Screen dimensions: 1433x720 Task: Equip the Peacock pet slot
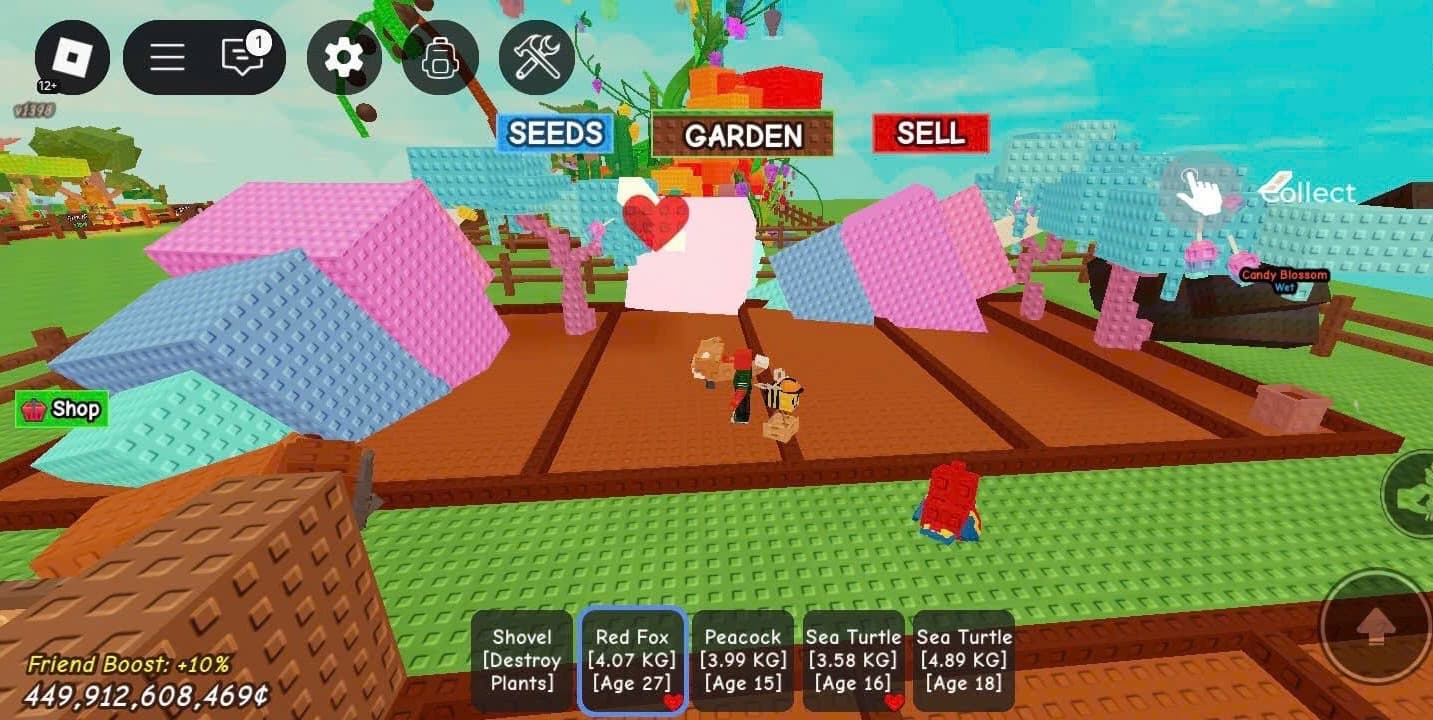pos(742,660)
